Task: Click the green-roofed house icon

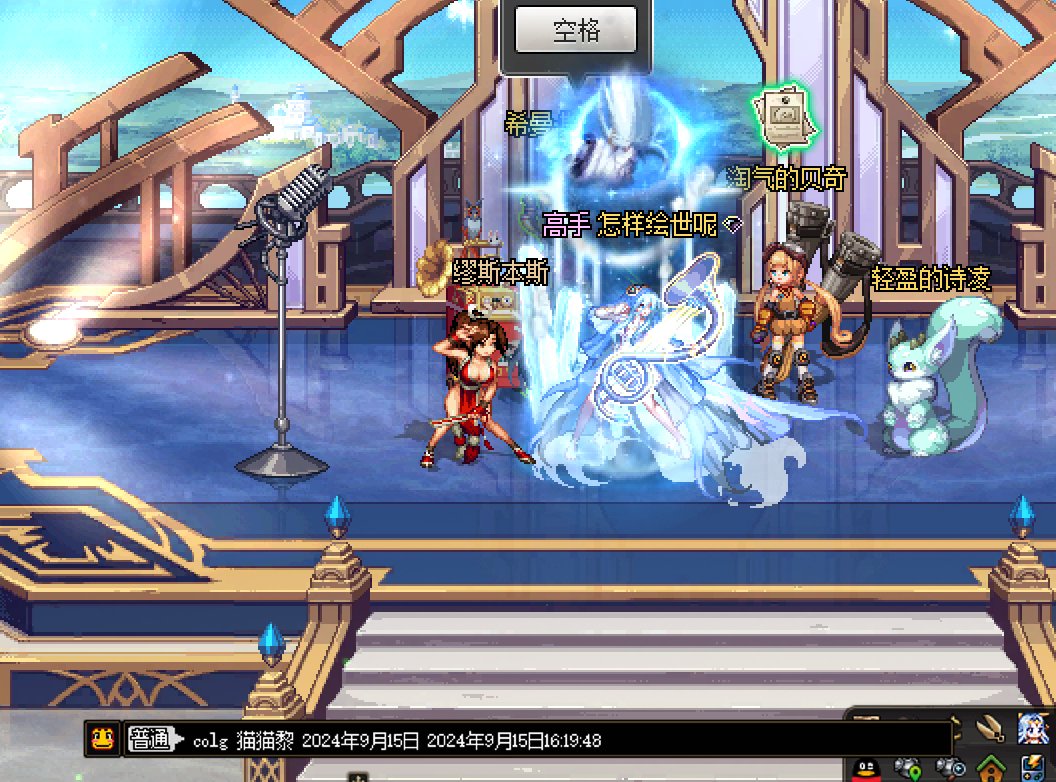Action: pyautogui.click(x=991, y=768)
